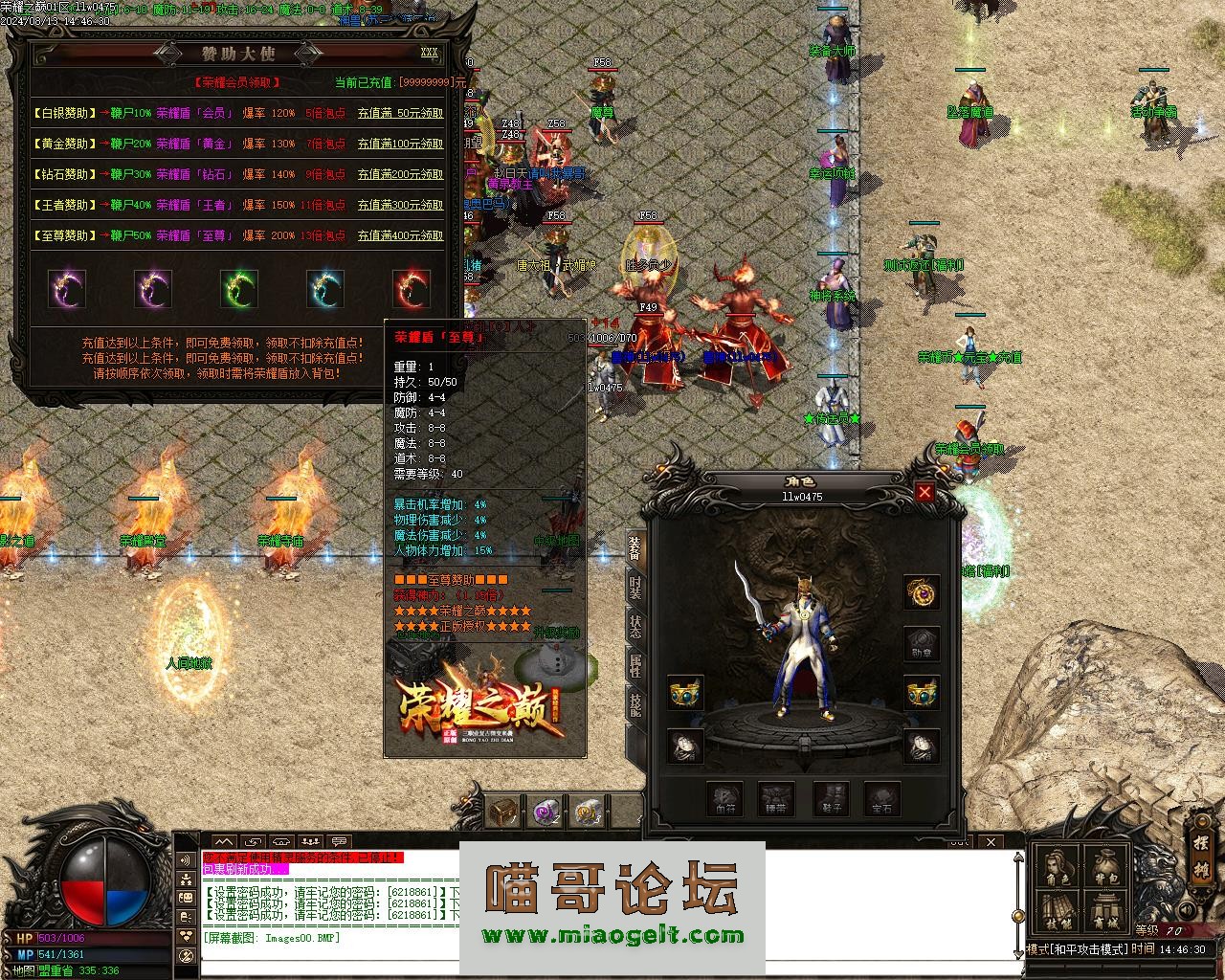Select the equipped gold necklace slot
The image size is (1225, 980).
(x=922, y=593)
